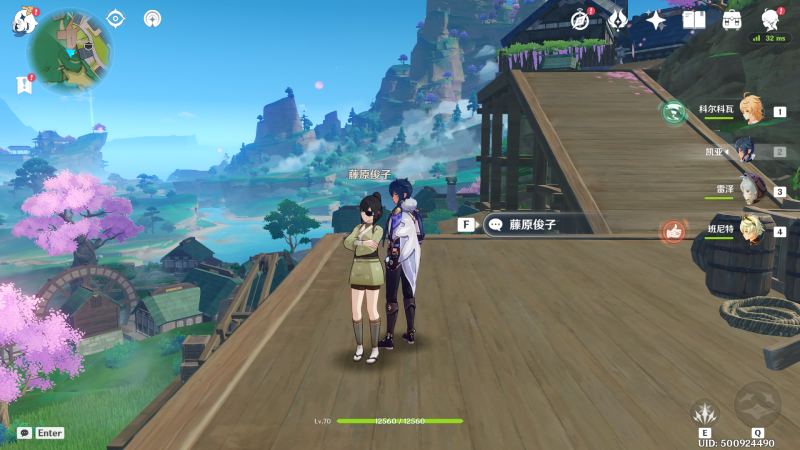The image size is (800, 450).
Task: Open the chat speech bubble
Action: (x=24, y=433)
